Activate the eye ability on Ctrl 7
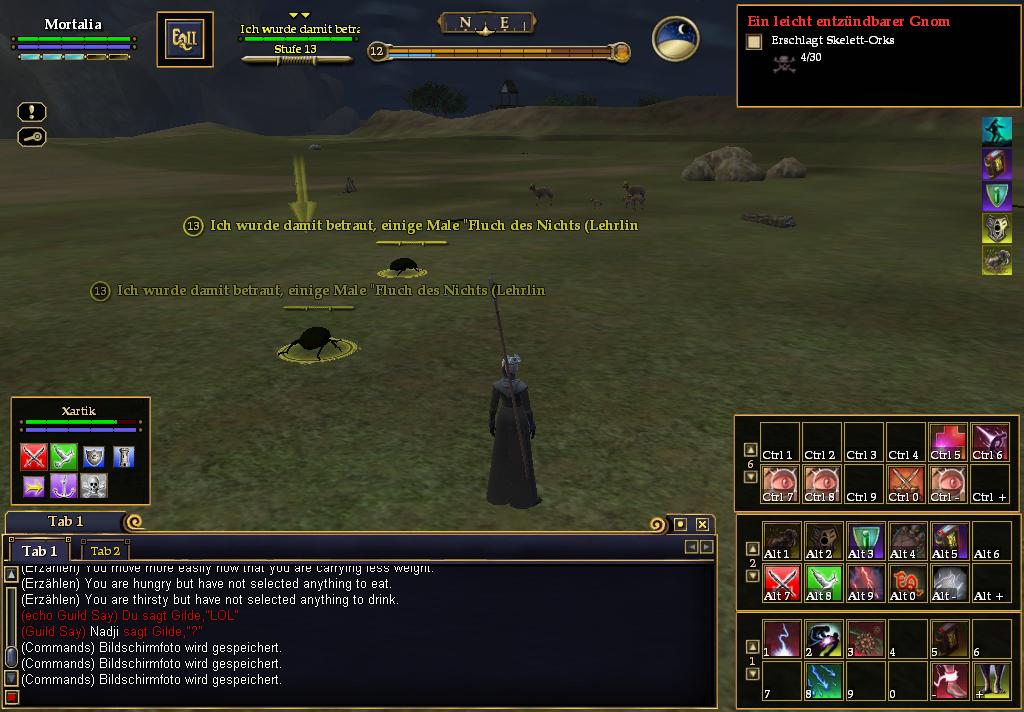Viewport: 1024px width, 712px height. (x=779, y=483)
